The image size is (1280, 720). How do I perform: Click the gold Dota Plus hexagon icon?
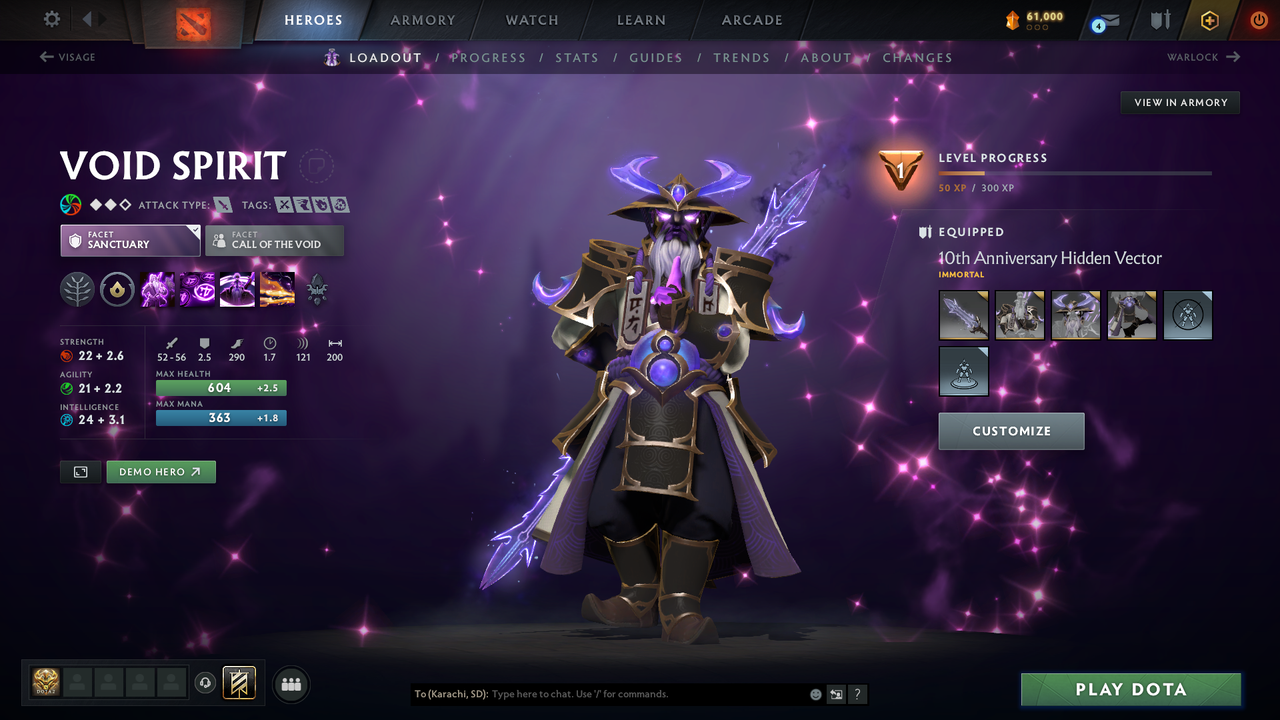1209,20
